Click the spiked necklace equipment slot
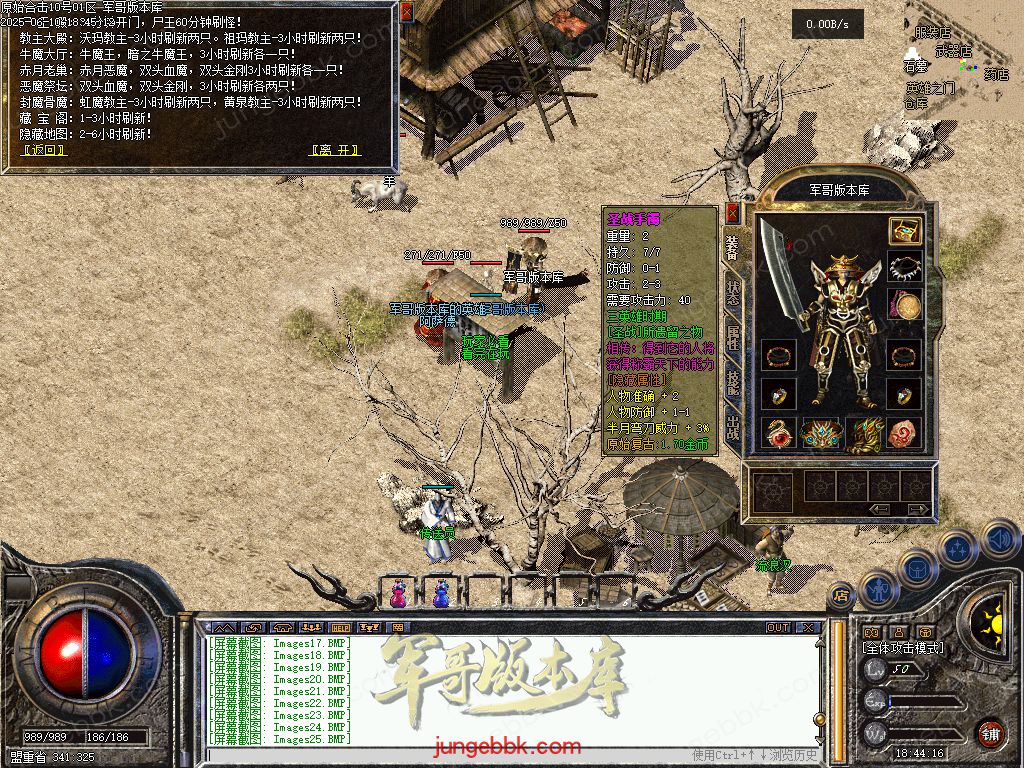The width and height of the screenshot is (1024, 768). pyautogui.click(x=904, y=267)
